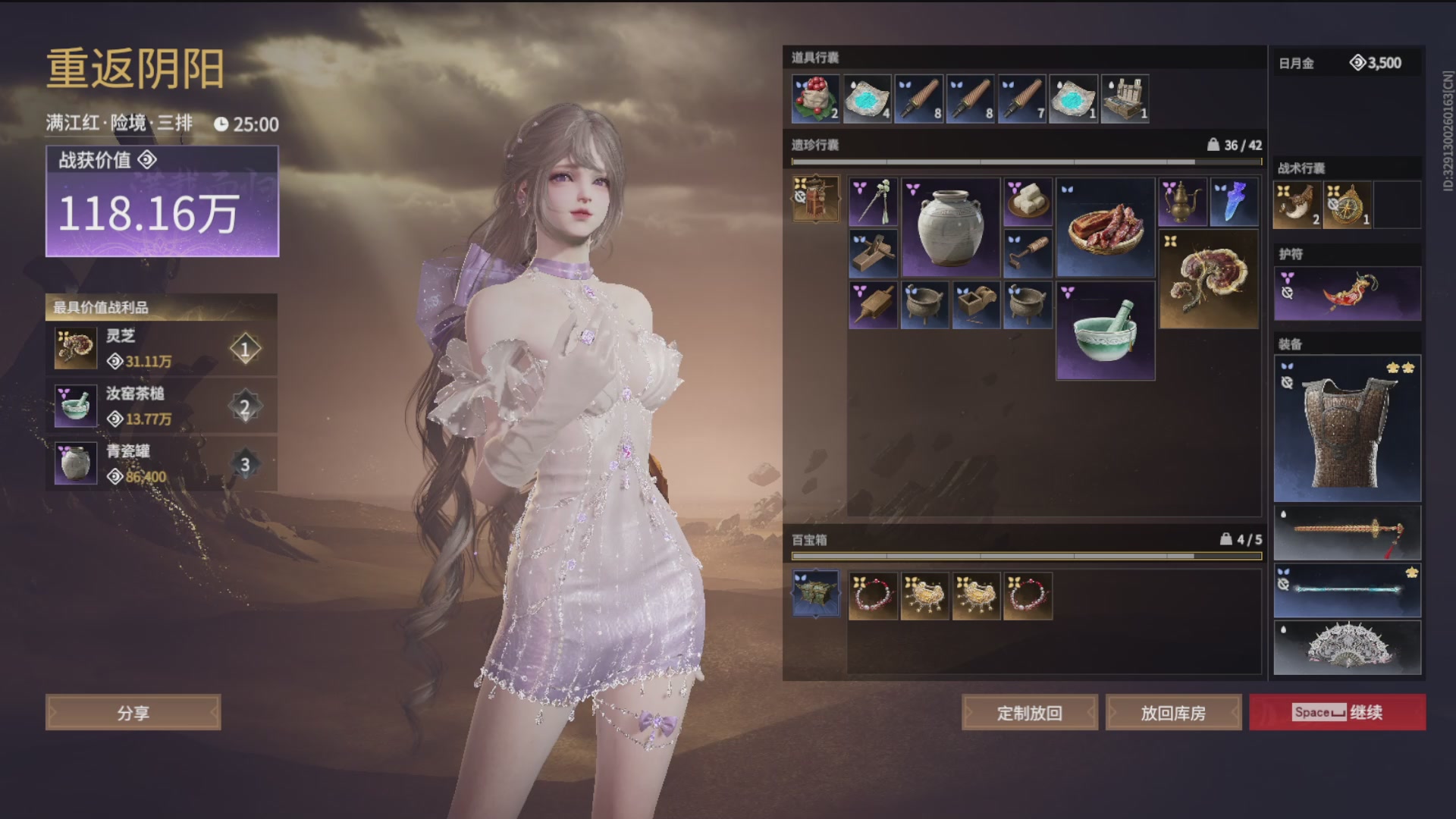This screenshot has height=819, width=1456.
Task: Select the large celadon jar item
Action: point(950,227)
